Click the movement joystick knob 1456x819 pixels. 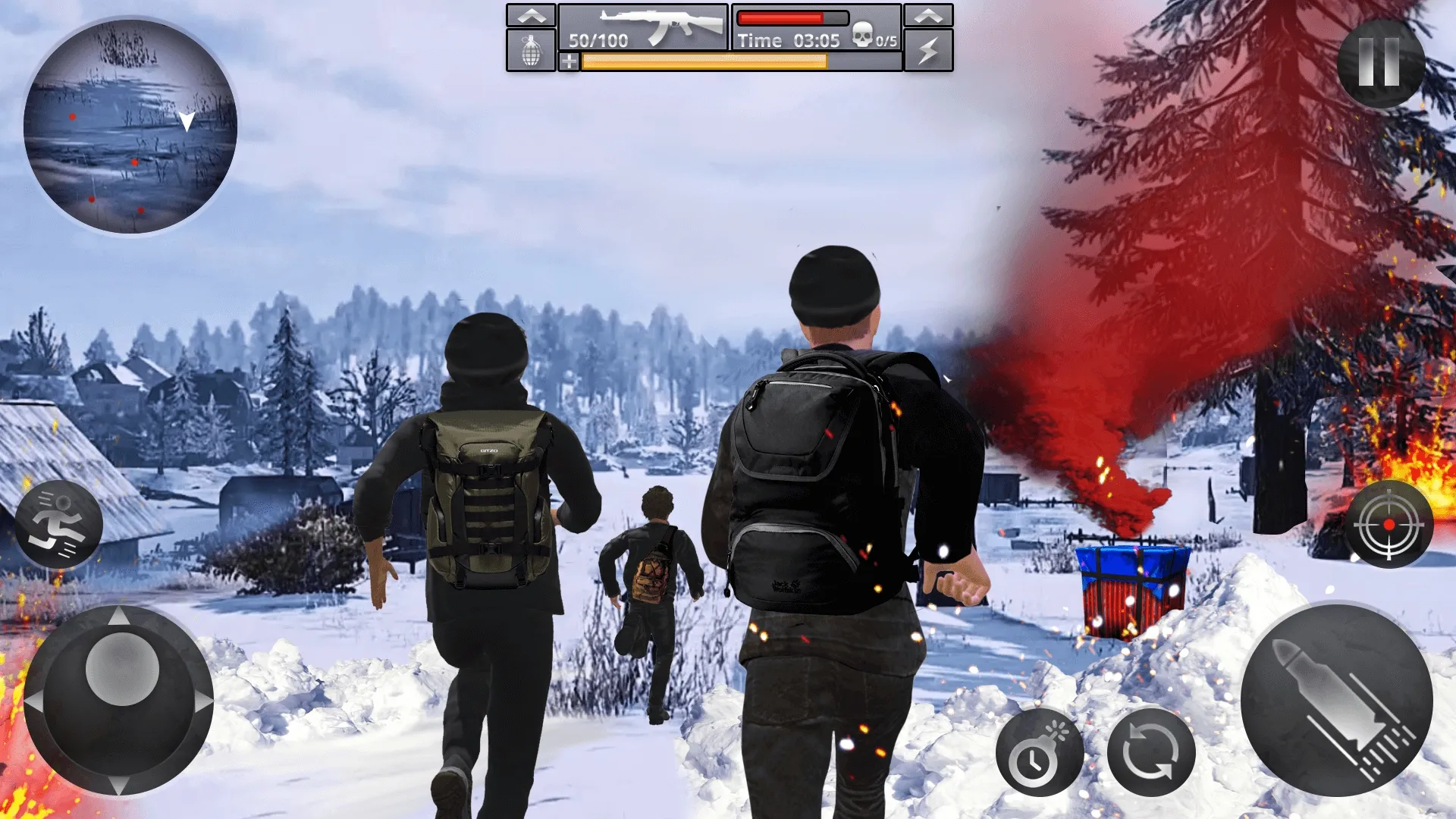tap(121, 669)
